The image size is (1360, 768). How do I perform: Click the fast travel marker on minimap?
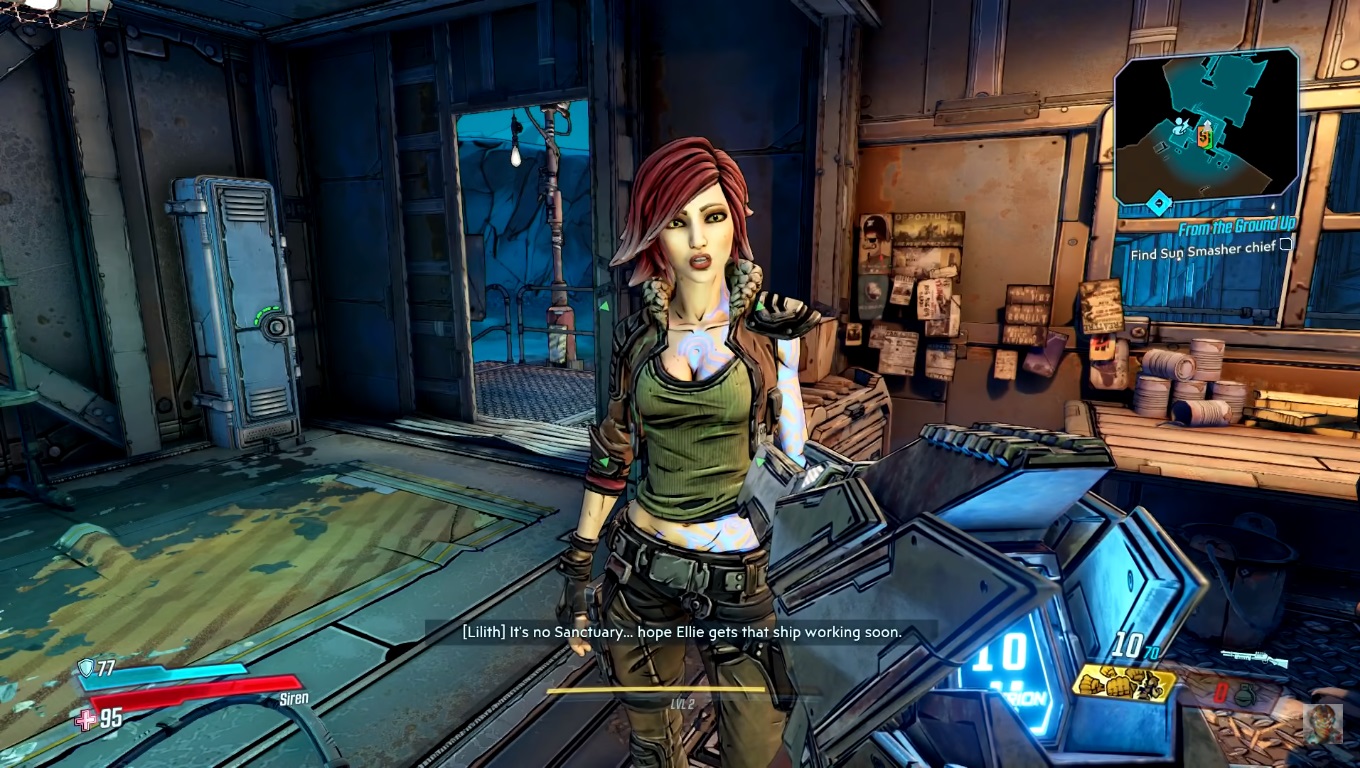click(1181, 126)
